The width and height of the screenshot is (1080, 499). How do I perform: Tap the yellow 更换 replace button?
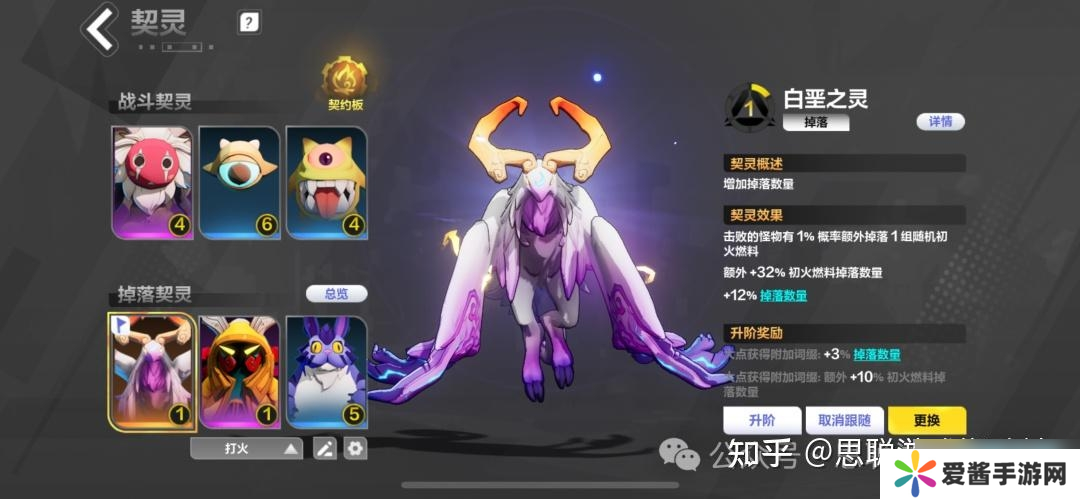pos(926,420)
